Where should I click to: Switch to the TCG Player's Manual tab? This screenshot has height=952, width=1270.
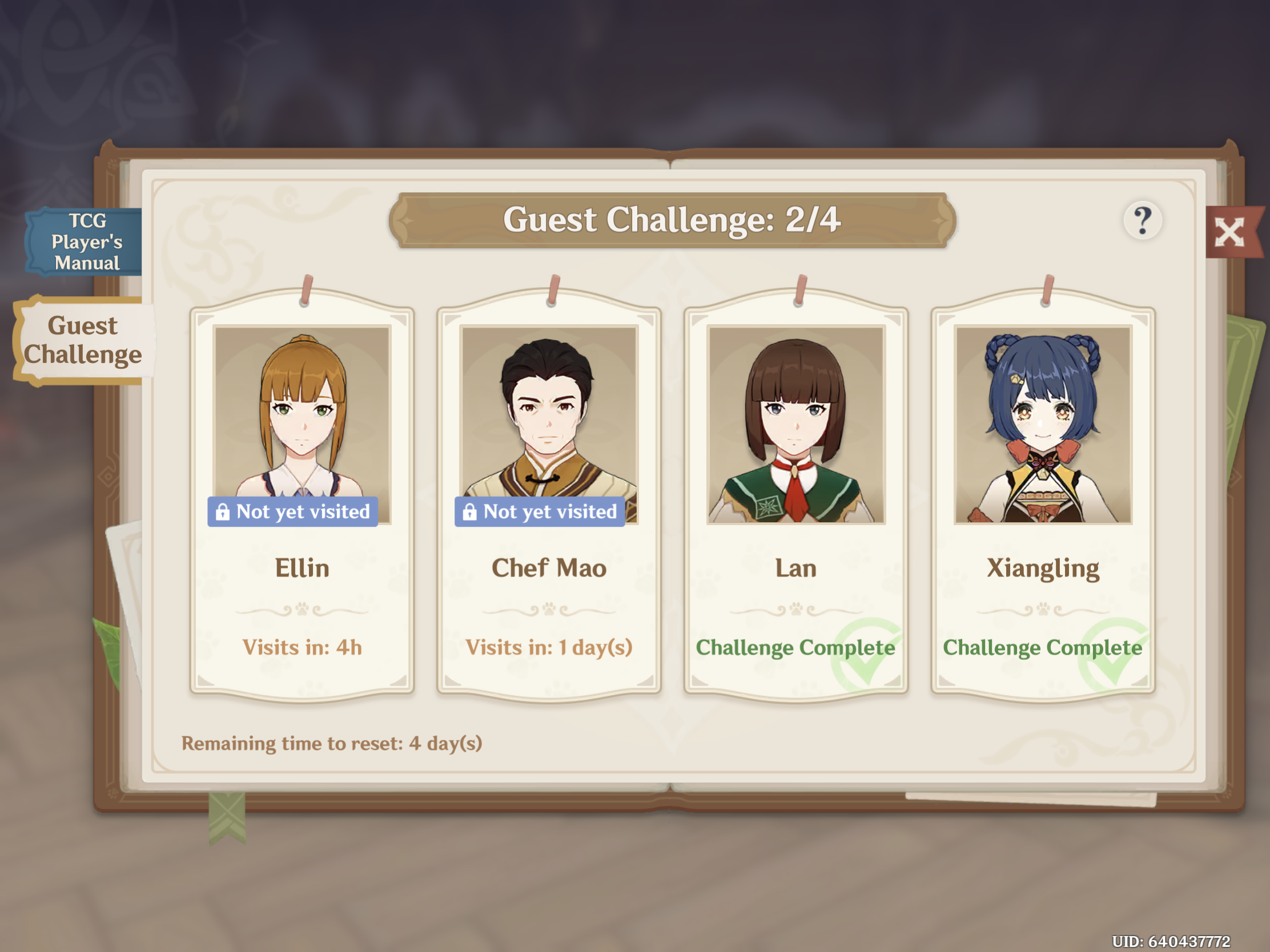(x=85, y=241)
